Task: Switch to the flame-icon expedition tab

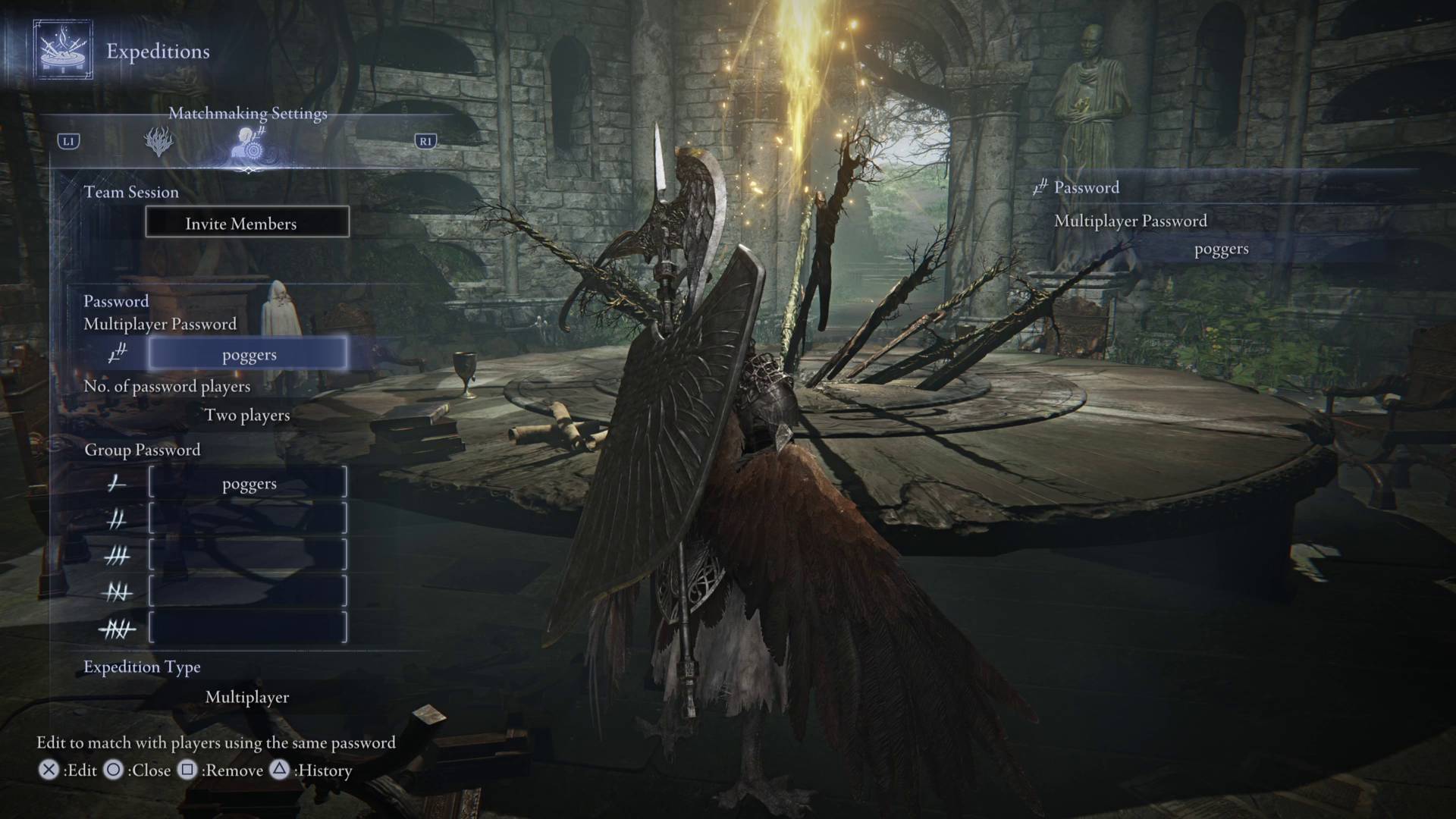Action: tap(158, 142)
